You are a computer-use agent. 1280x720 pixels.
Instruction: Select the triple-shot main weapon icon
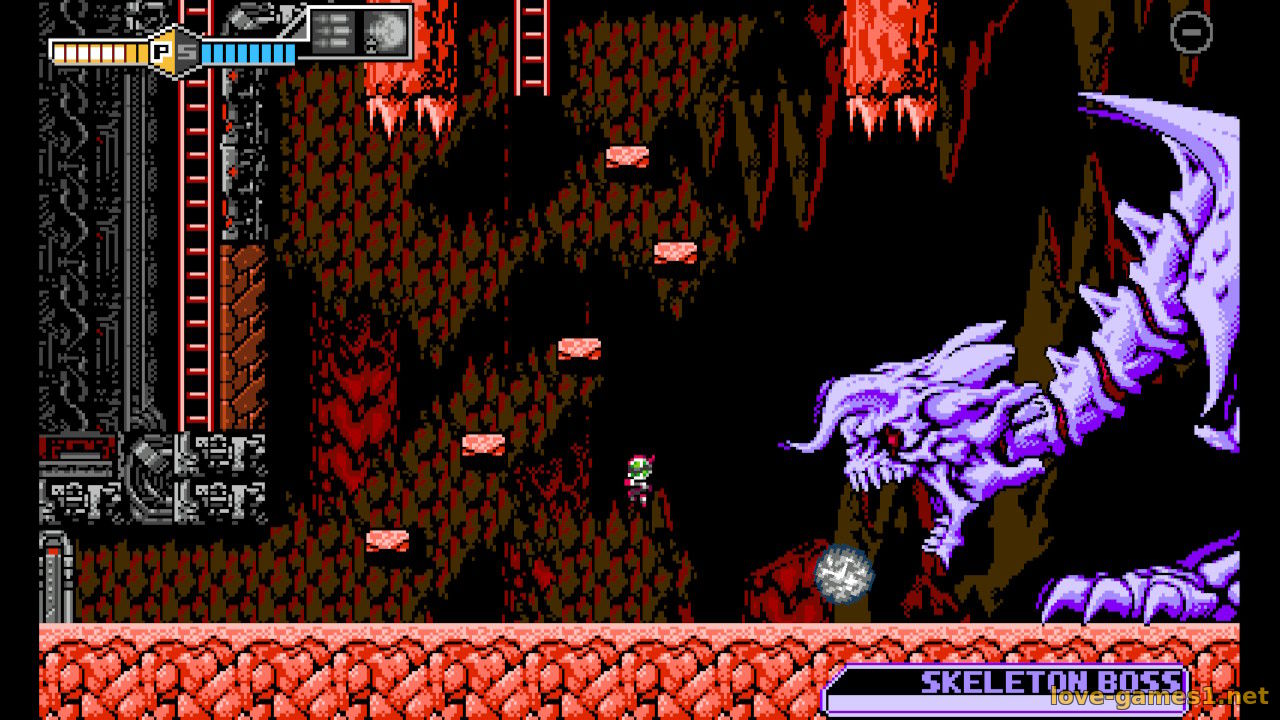click(331, 31)
